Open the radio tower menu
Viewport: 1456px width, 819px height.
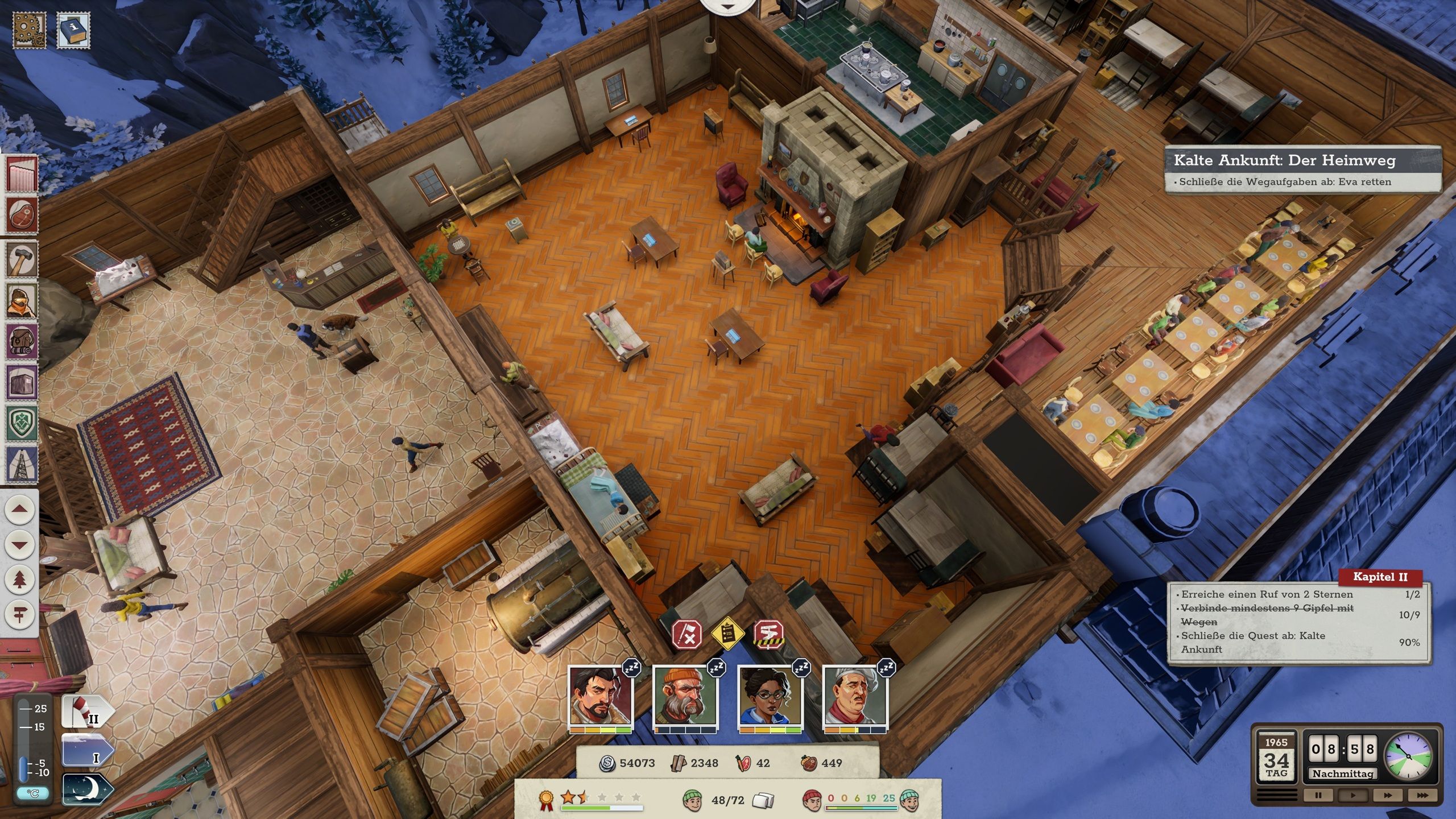point(22,464)
